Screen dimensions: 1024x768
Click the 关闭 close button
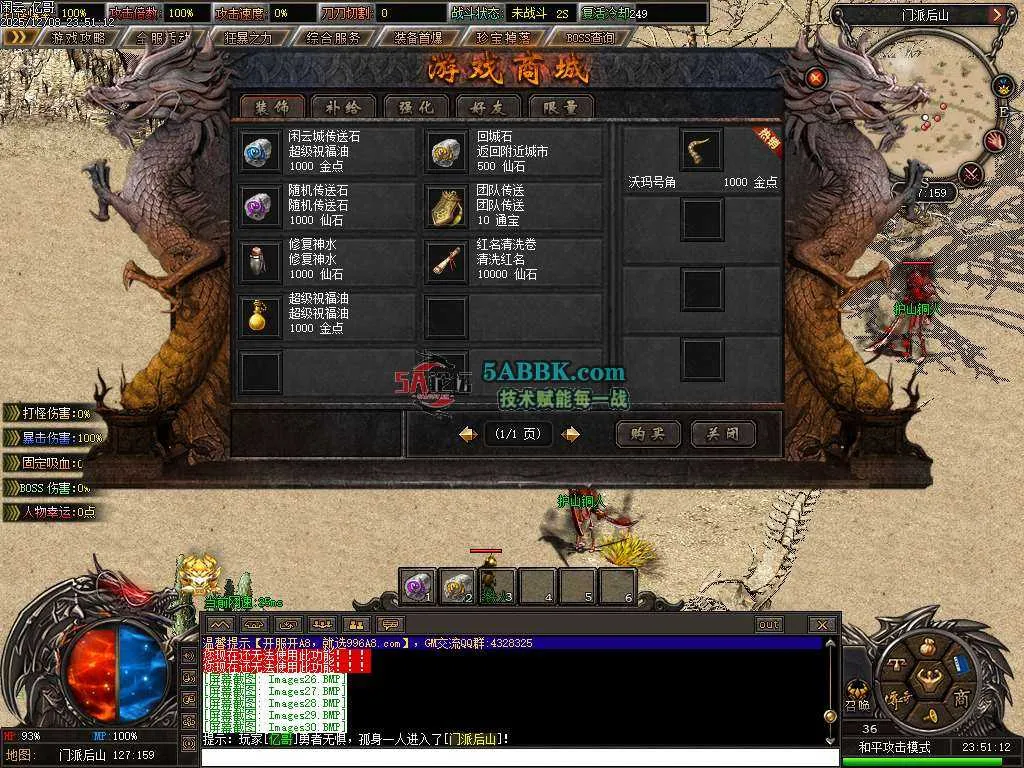pos(723,434)
